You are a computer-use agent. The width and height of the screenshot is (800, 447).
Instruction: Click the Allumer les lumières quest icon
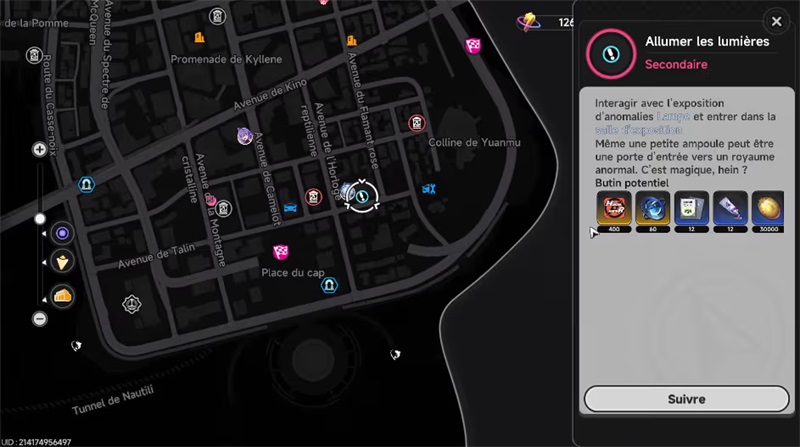tap(608, 51)
